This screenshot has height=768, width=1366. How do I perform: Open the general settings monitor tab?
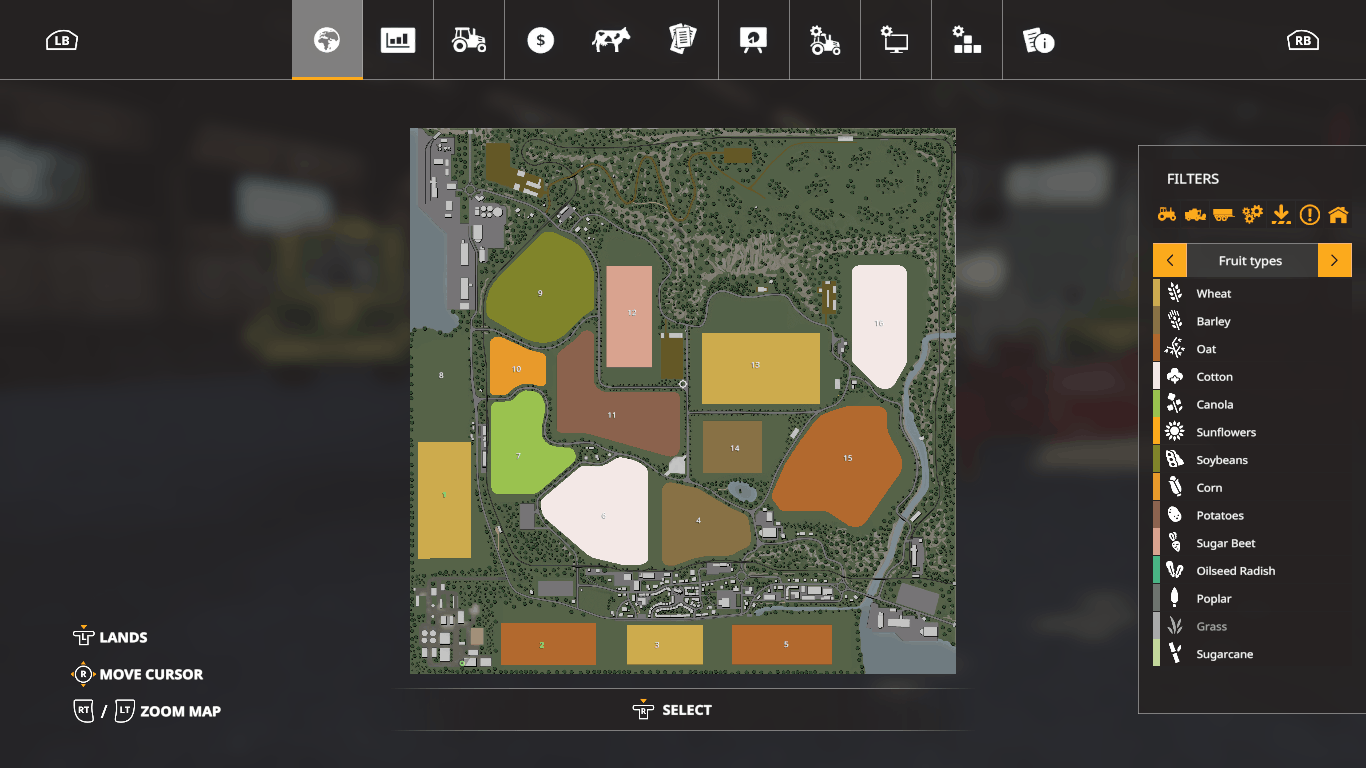[x=895, y=40]
